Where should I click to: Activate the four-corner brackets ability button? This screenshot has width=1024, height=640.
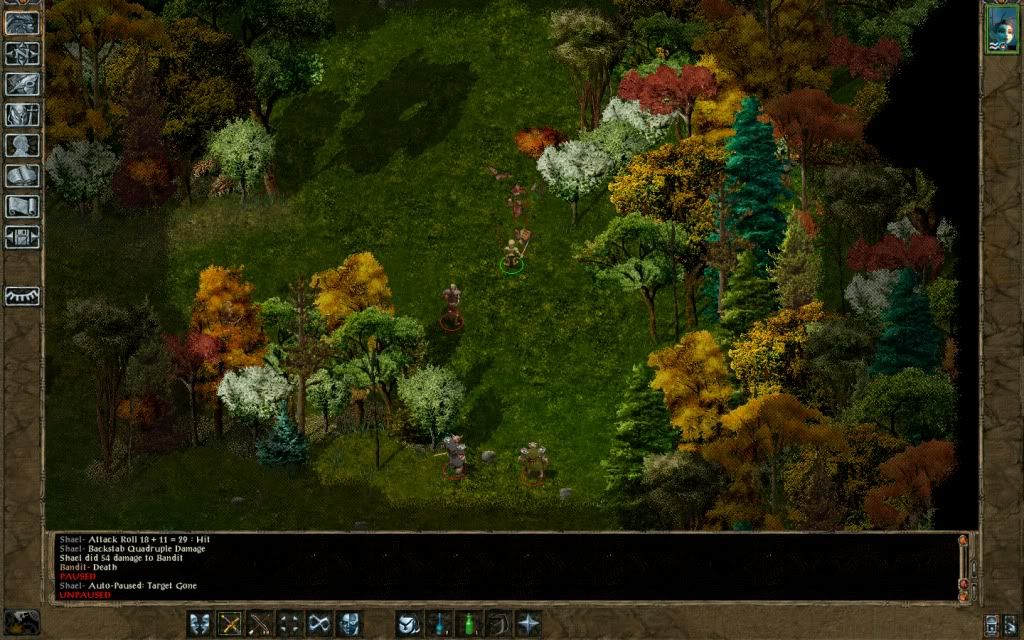(290, 623)
